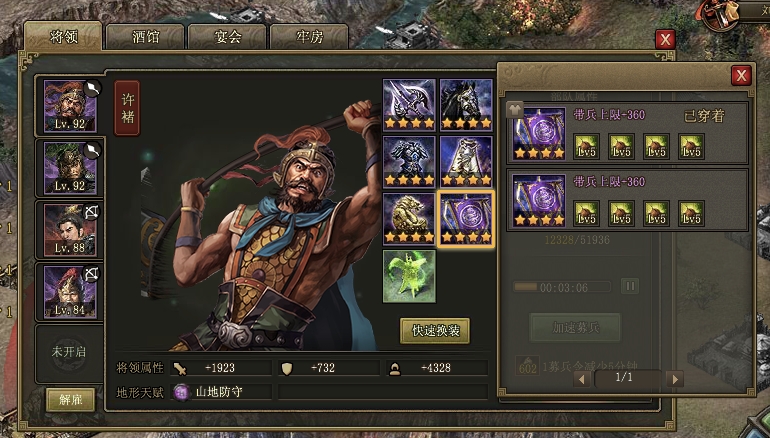Close the generals window
The width and height of the screenshot is (770, 438).
tap(665, 39)
